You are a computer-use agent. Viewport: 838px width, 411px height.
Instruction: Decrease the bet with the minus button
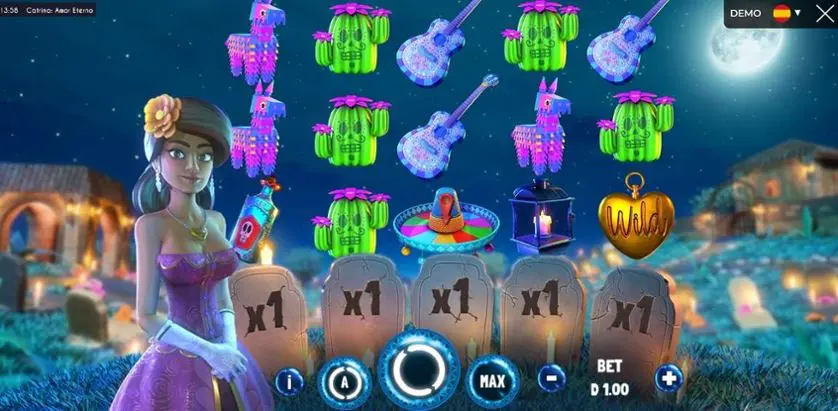point(550,379)
